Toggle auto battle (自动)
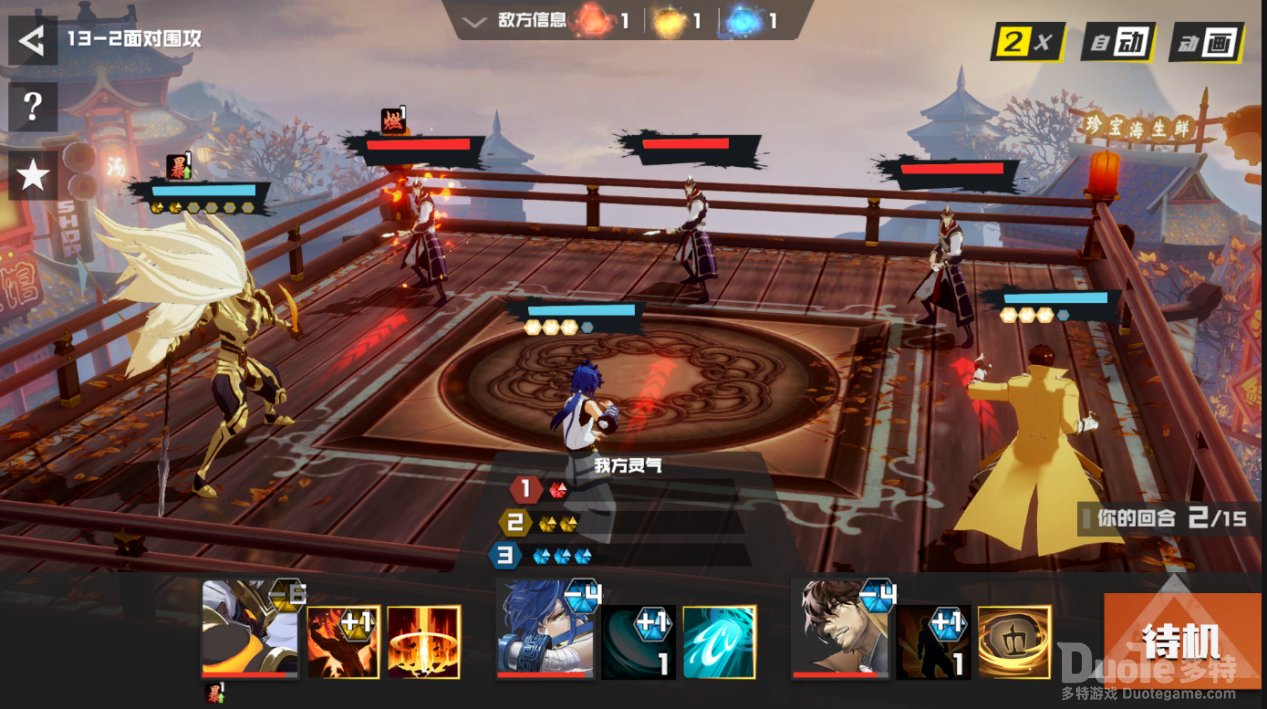The height and width of the screenshot is (709, 1267). click(1118, 42)
